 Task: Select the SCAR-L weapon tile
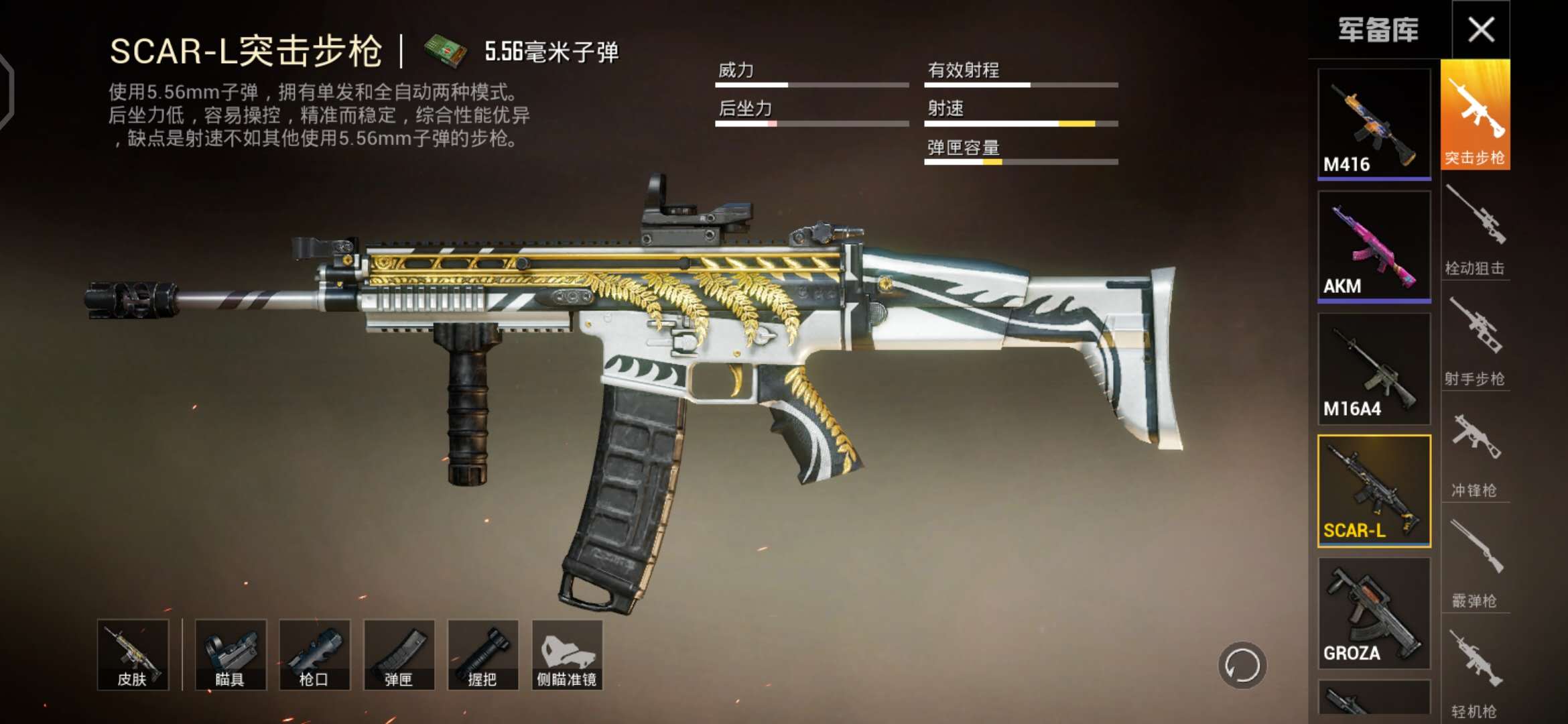pyautogui.click(x=1374, y=491)
